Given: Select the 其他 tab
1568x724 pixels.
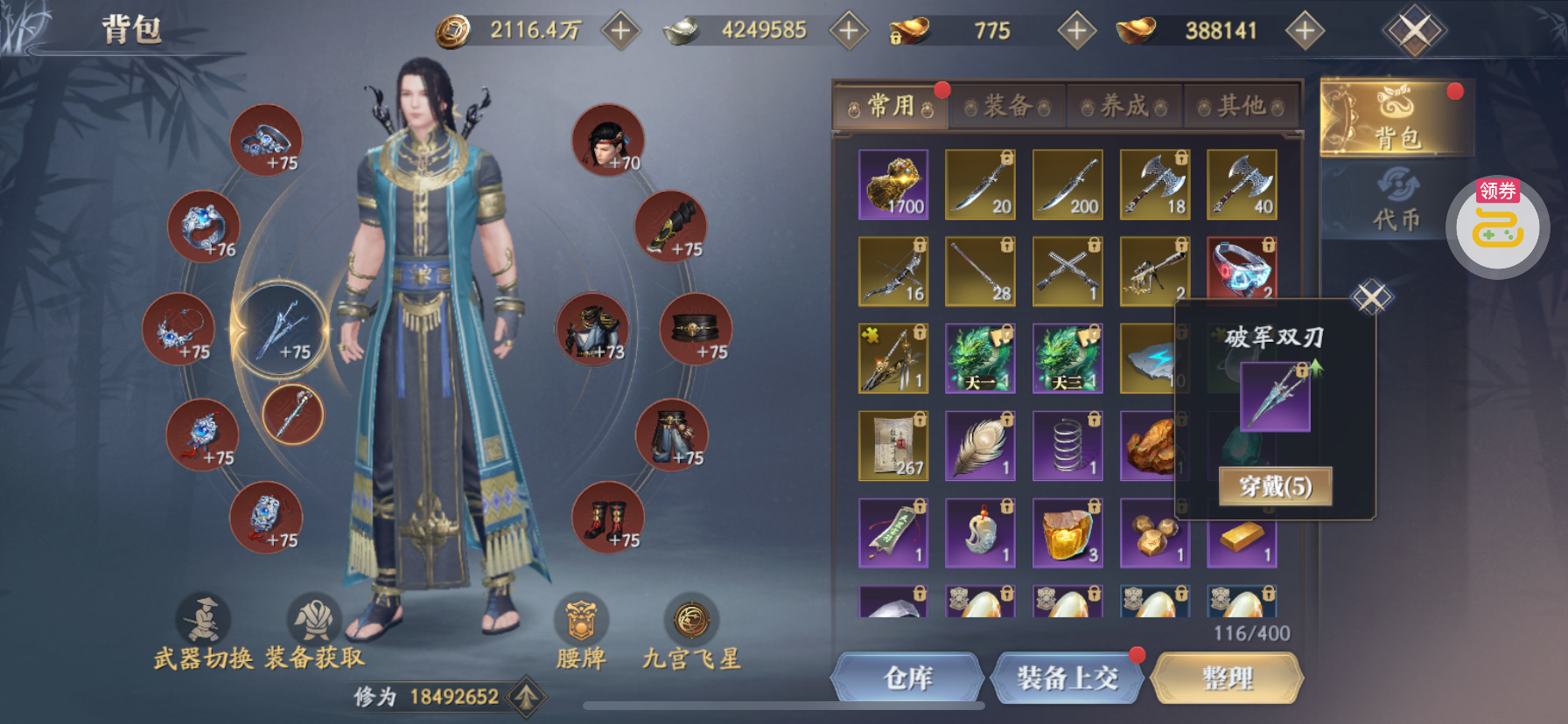Looking at the screenshot, I should pos(1241,107).
